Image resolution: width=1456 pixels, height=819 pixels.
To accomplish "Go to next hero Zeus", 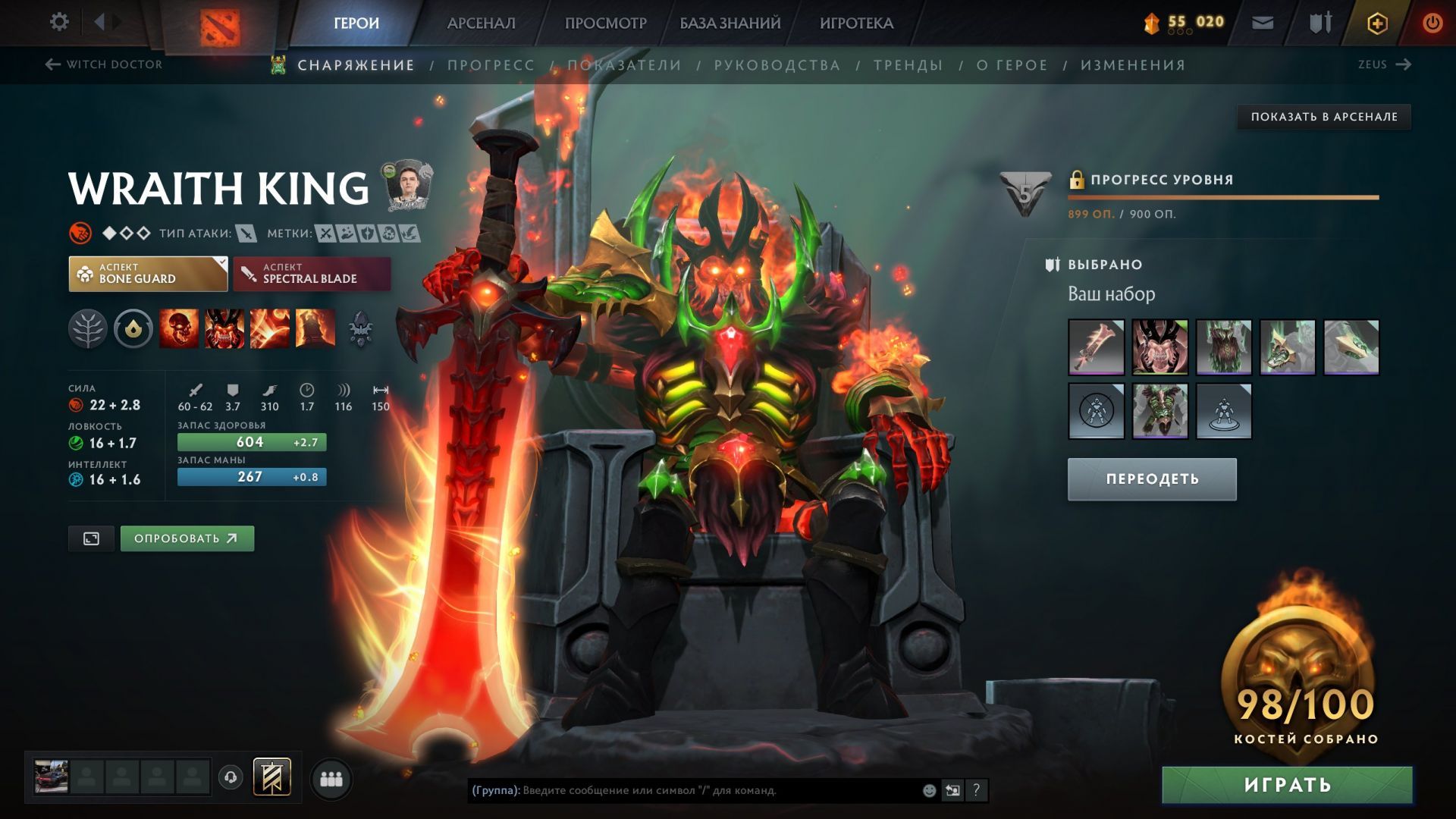I will point(1384,64).
